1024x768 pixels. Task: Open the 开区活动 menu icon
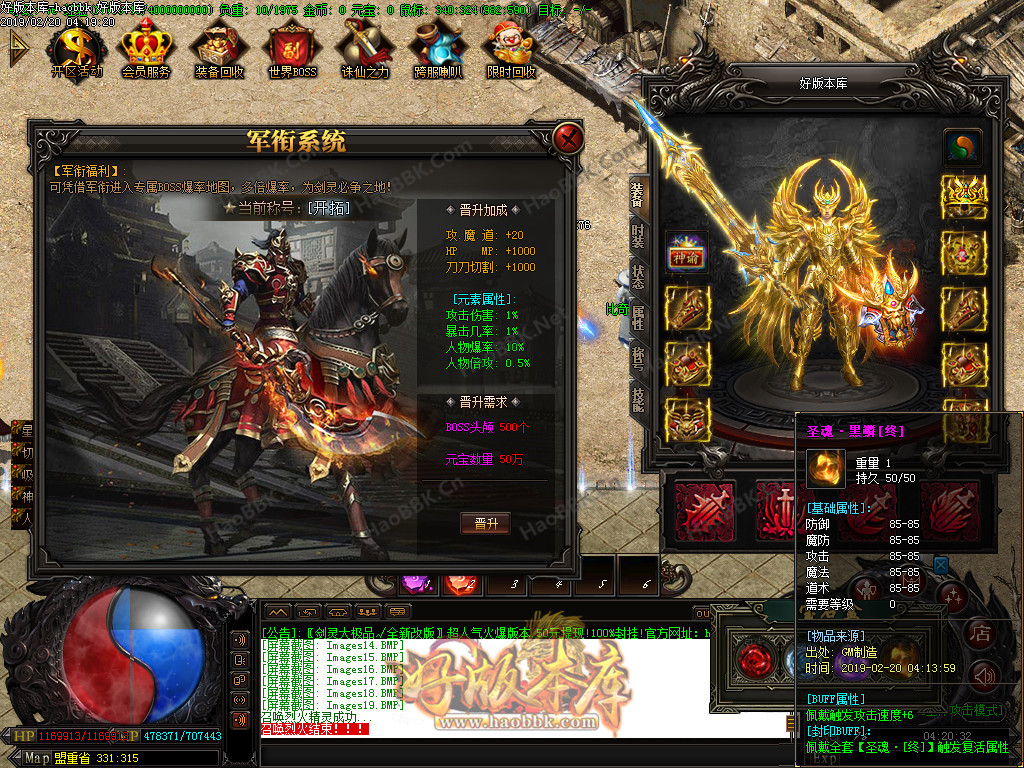coord(77,50)
